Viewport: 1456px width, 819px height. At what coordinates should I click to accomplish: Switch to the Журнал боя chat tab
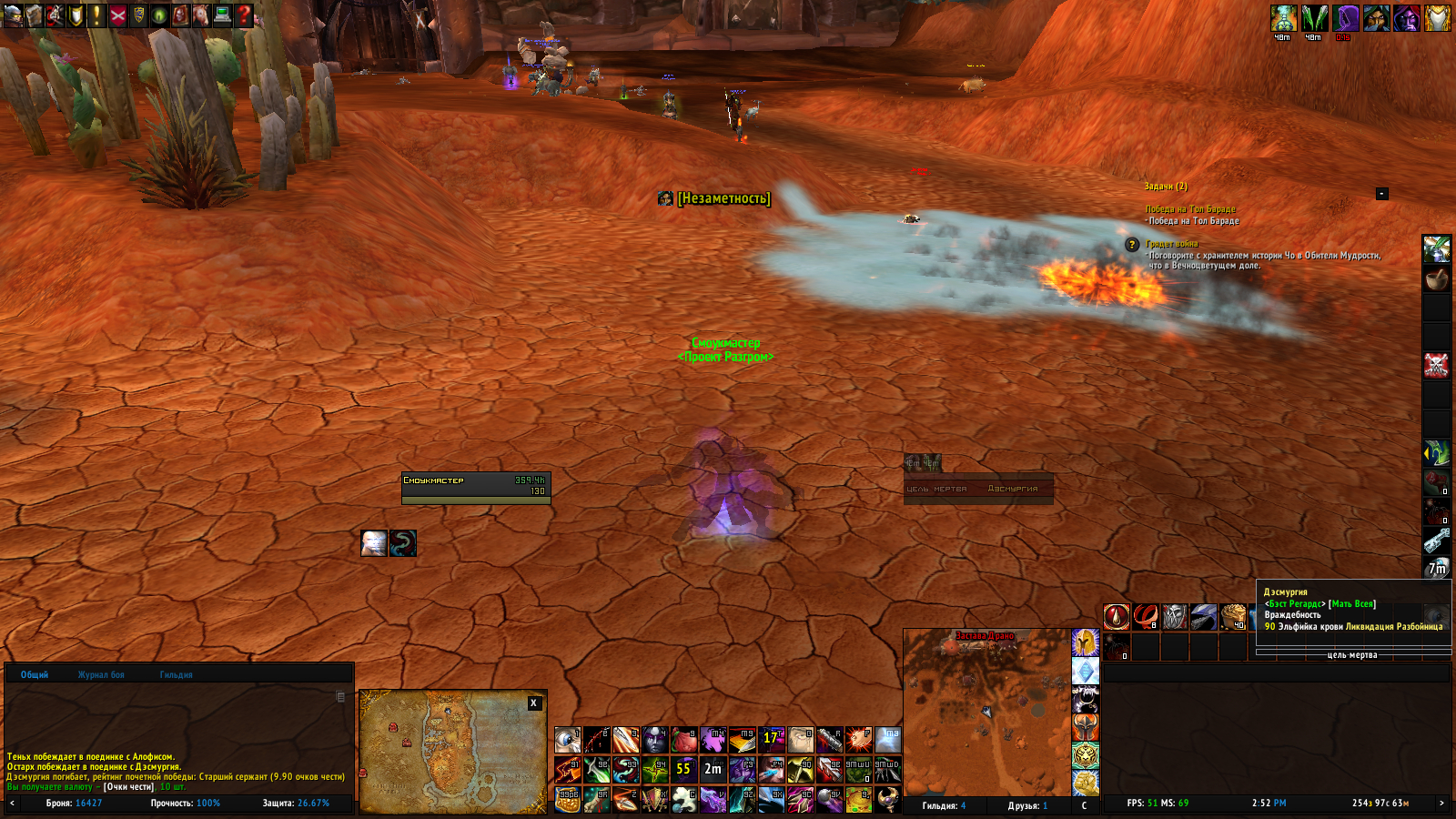[x=101, y=674]
